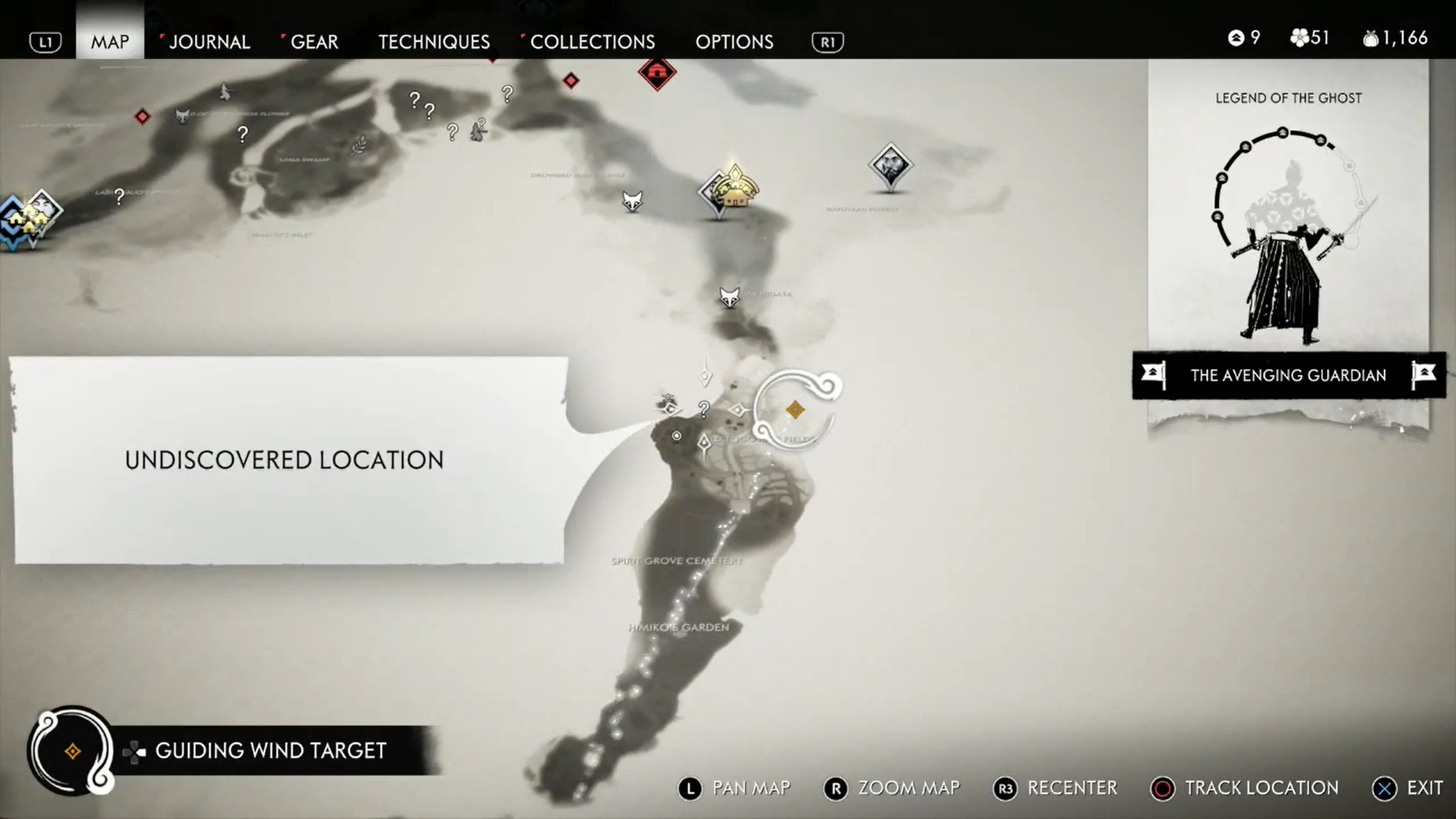Select the red house marker on map

657,73
